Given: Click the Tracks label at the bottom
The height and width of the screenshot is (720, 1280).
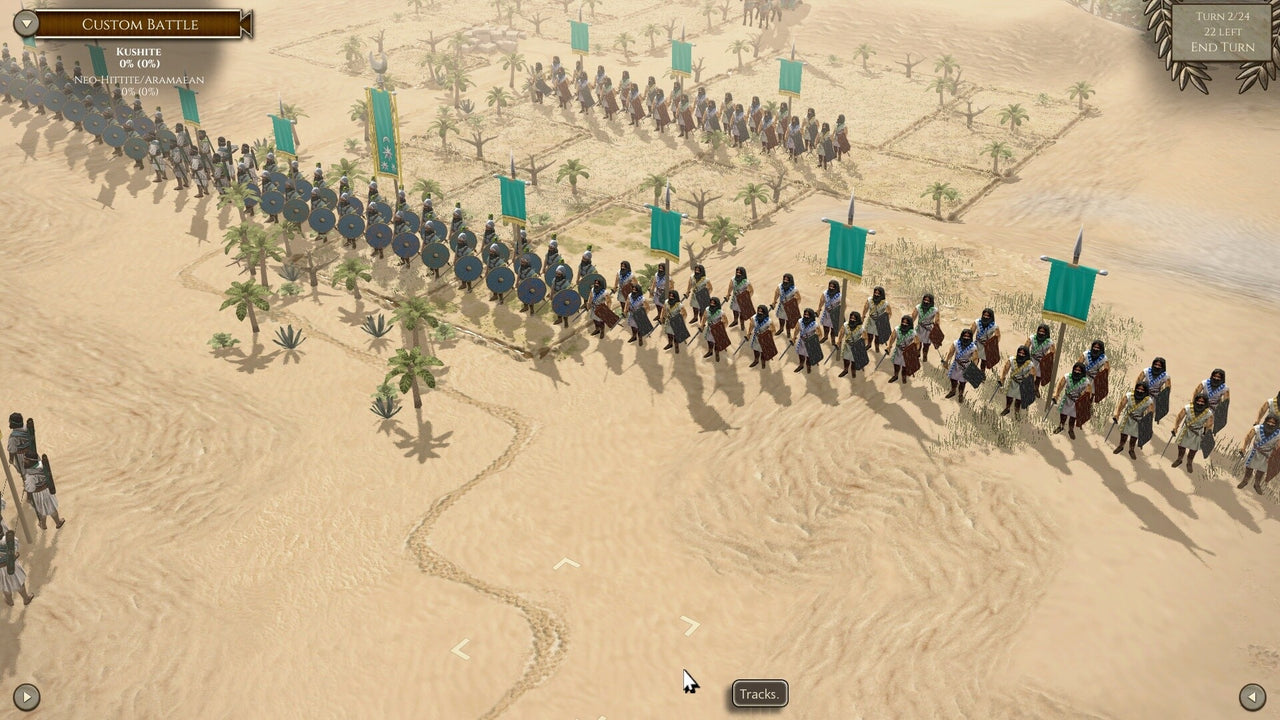Looking at the screenshot, I should click(x=760, y=693).
